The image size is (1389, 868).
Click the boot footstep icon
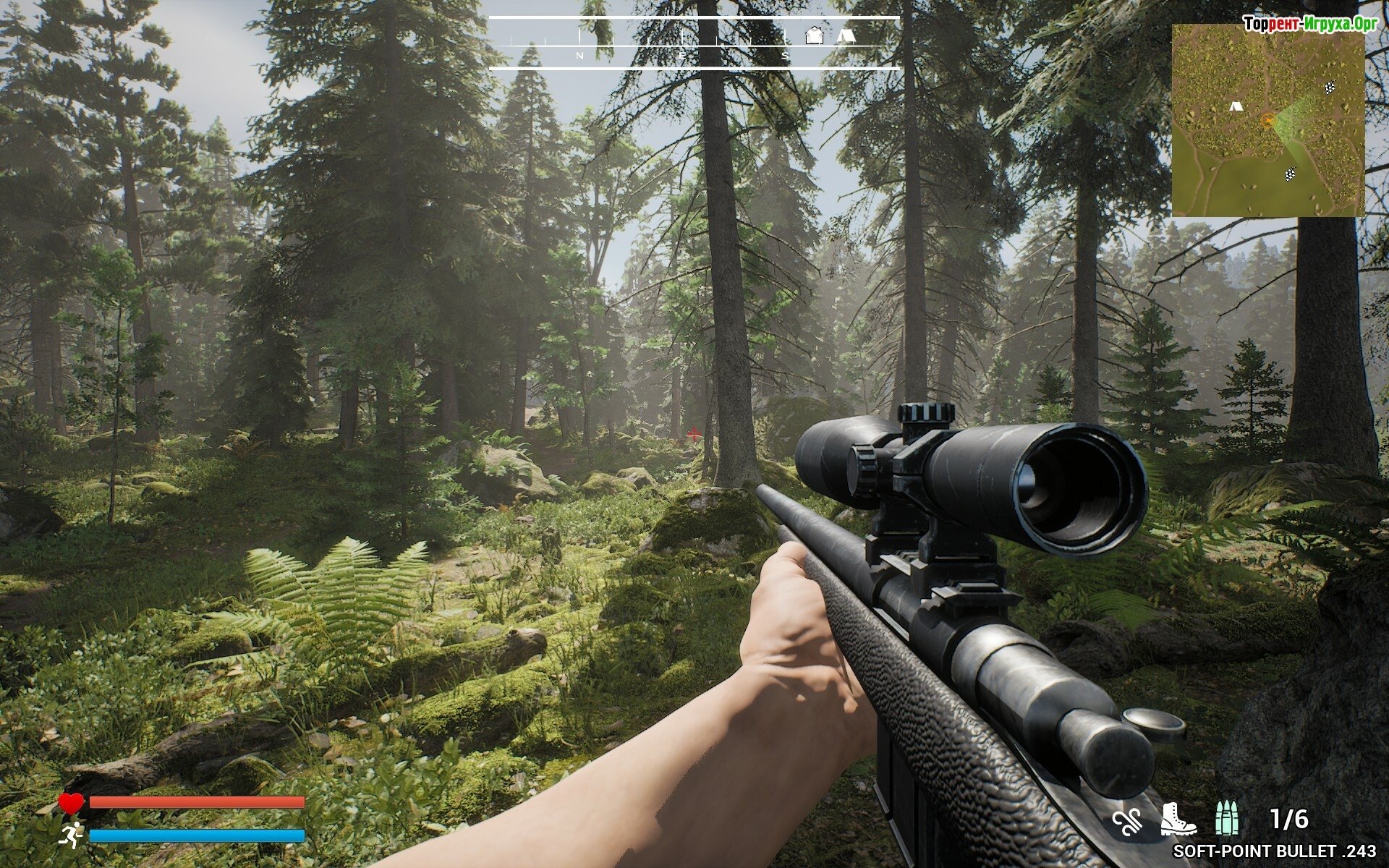tap(1178, 820)
